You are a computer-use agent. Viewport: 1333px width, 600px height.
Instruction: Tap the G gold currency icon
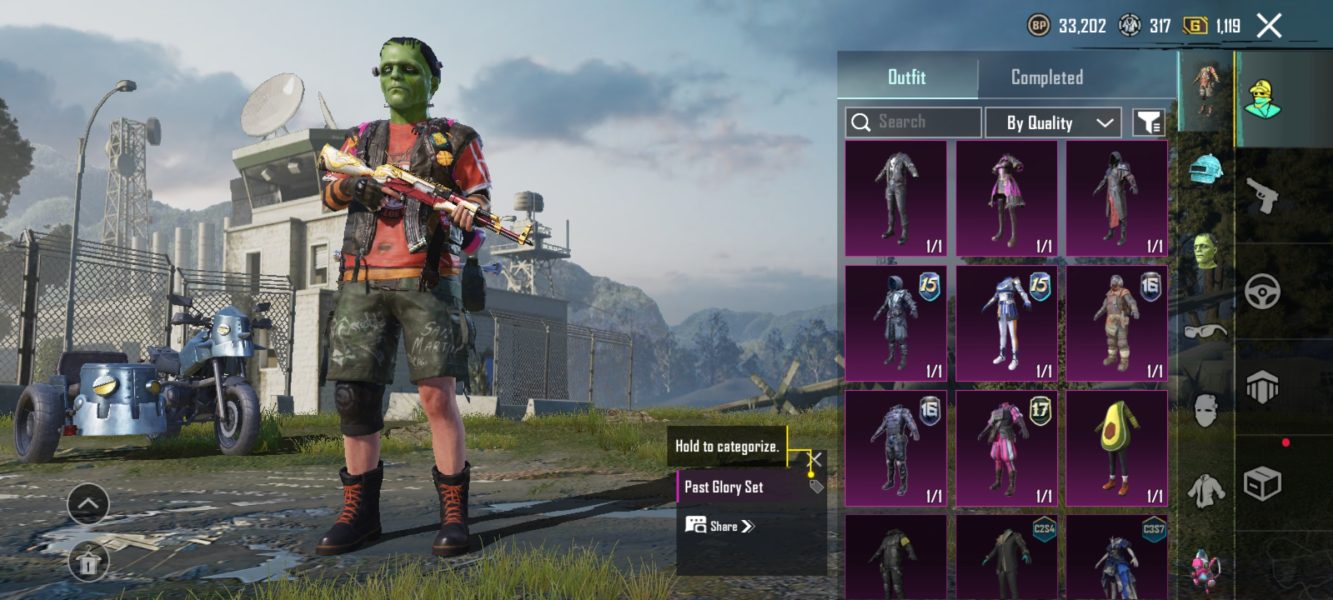(x=1195, y=26)
